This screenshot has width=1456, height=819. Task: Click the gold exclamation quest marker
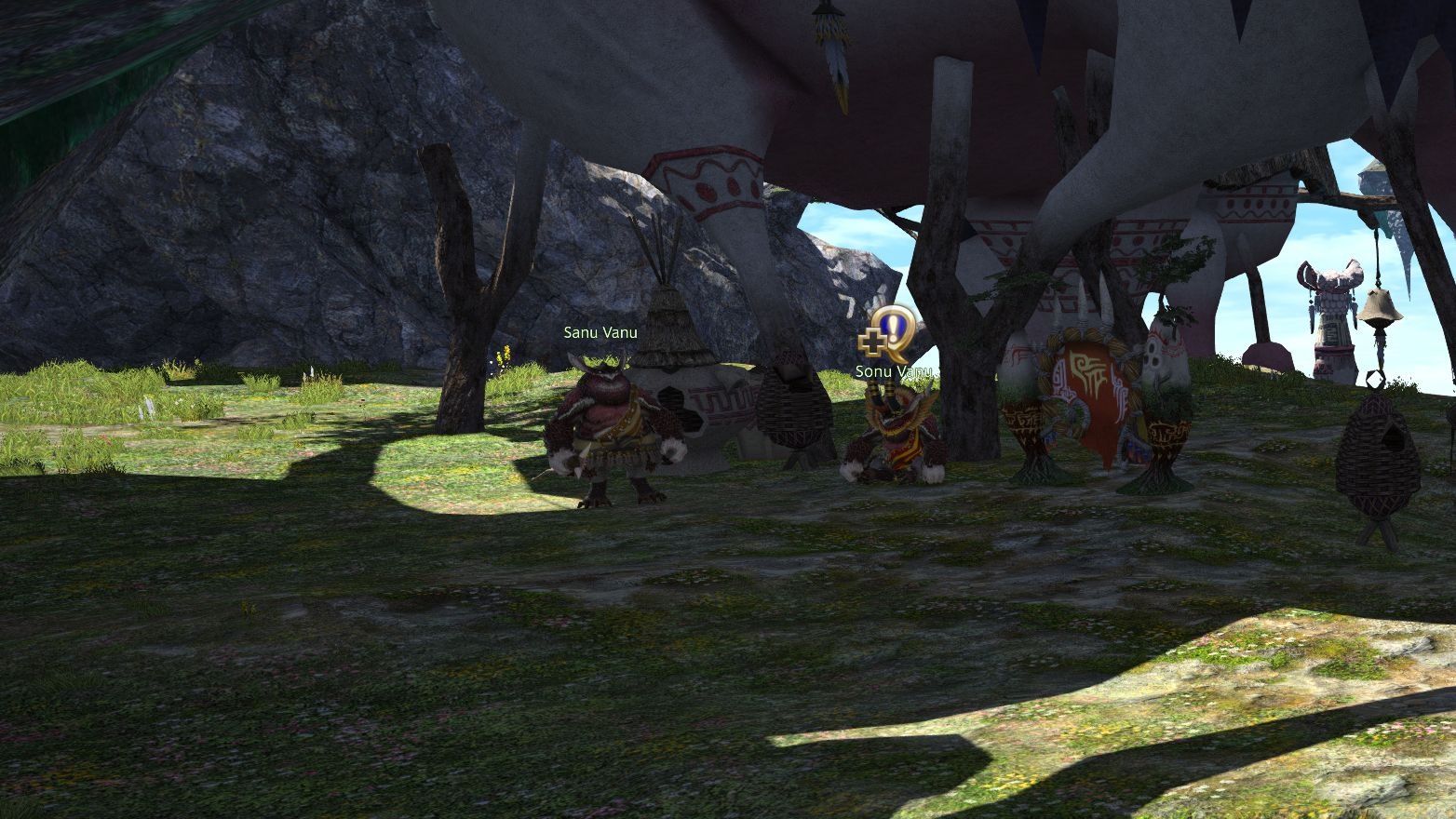[x=891, y=333]
